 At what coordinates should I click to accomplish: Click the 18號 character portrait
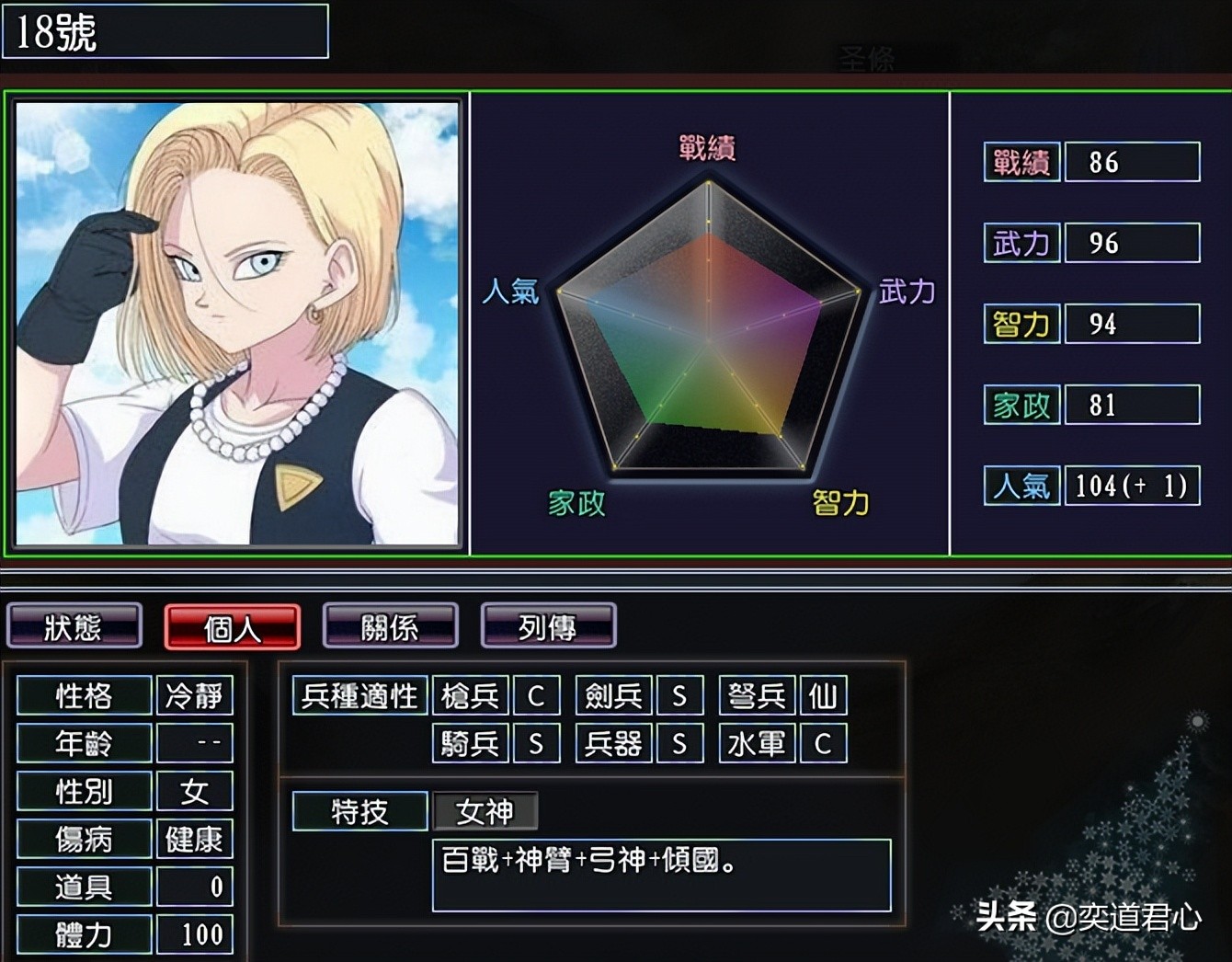click(237, 323)
